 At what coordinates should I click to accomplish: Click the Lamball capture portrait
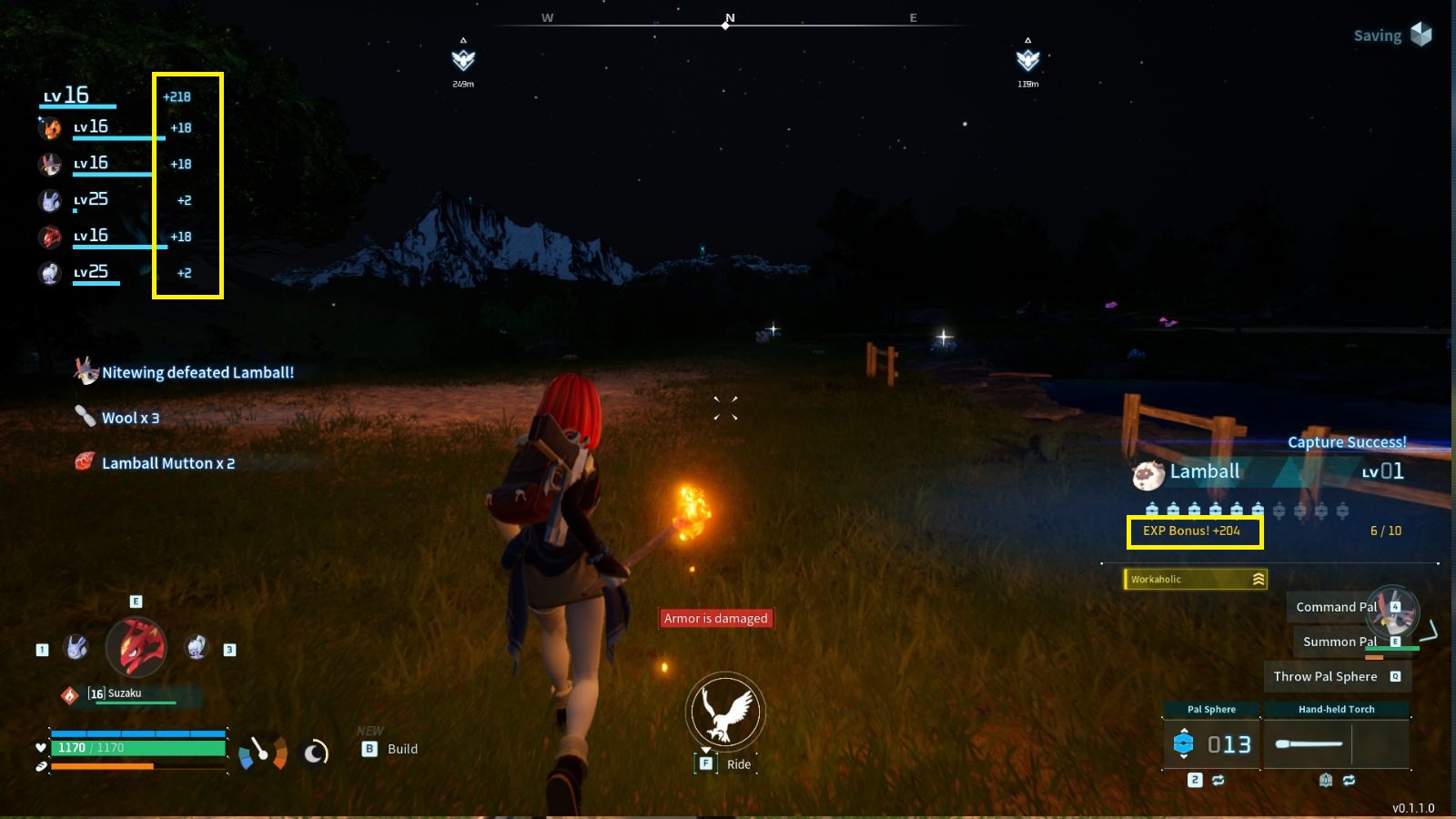tap(1148, 473)
